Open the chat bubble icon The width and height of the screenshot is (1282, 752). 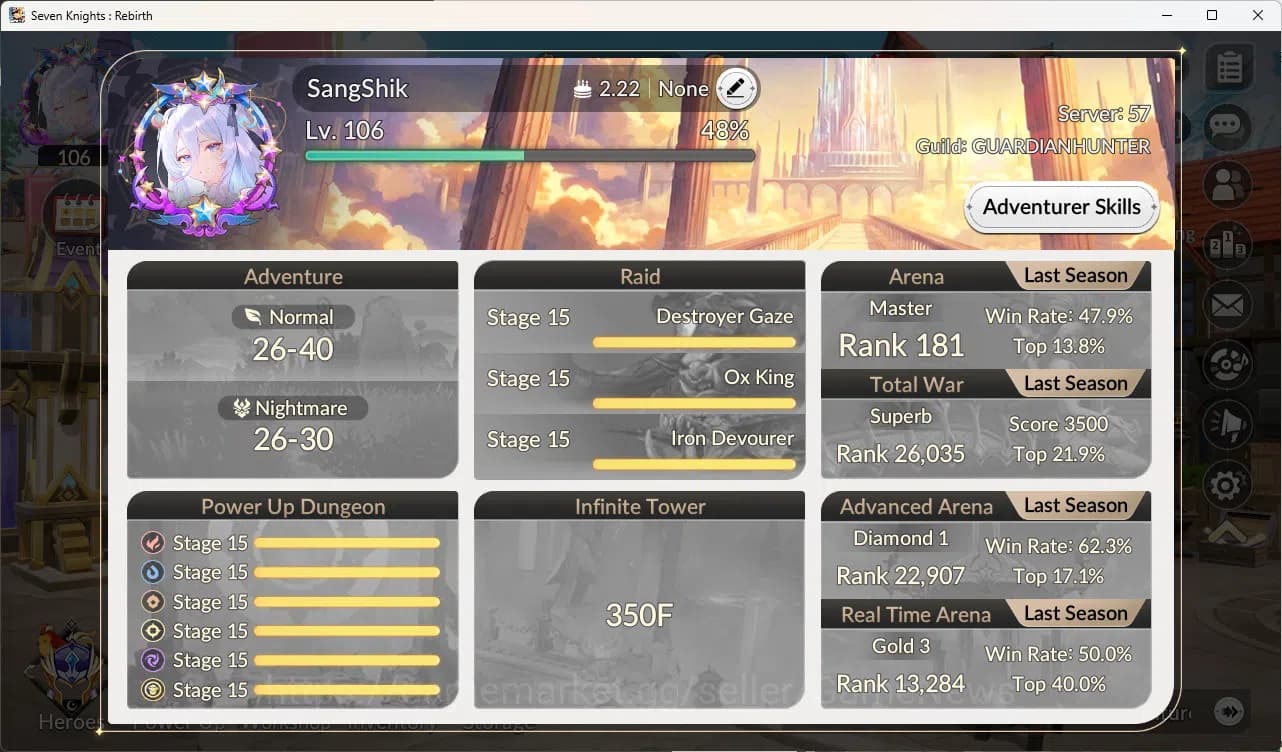click(x=1228, y=125)
